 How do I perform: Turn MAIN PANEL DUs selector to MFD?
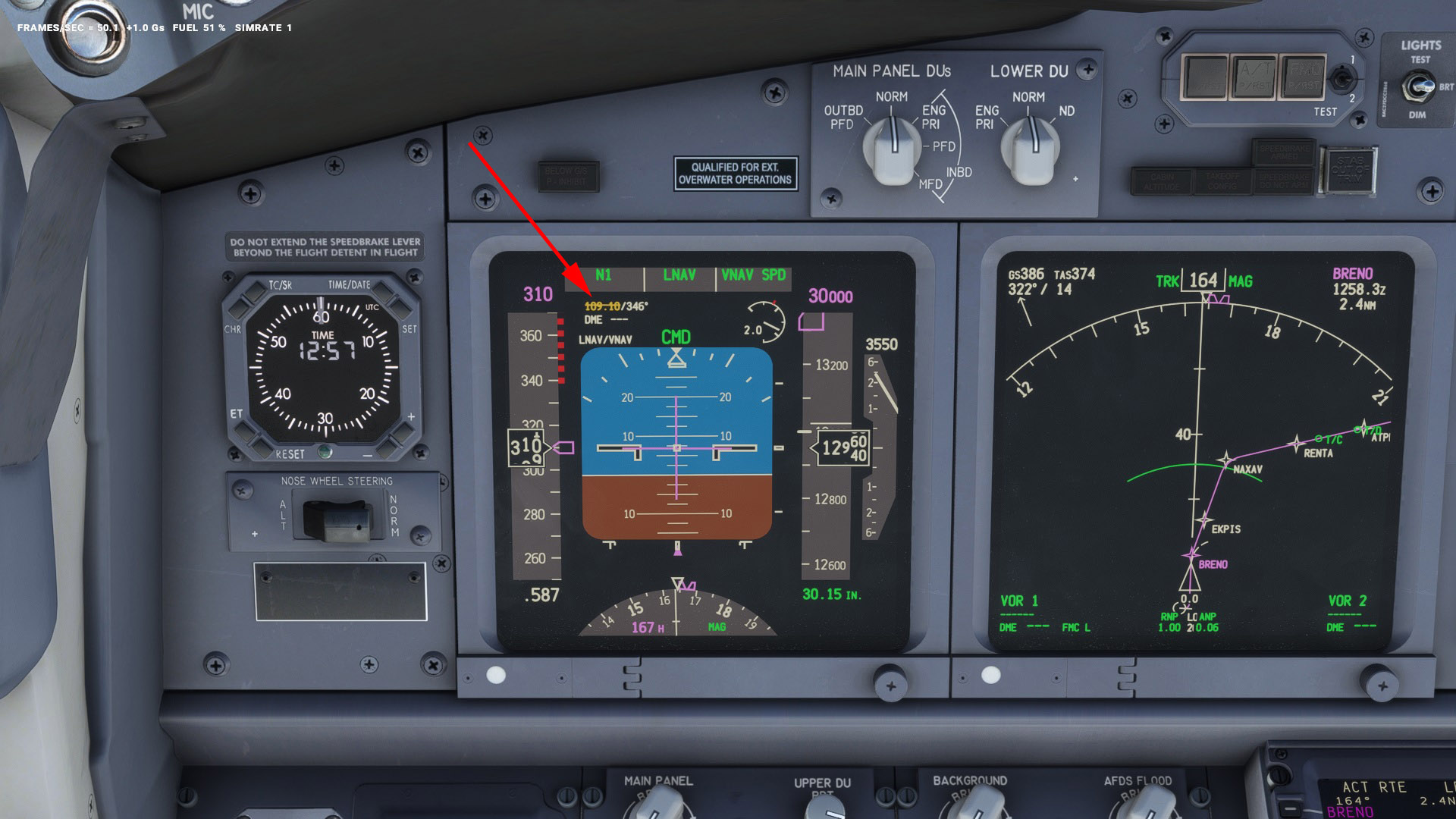[929, 184]
